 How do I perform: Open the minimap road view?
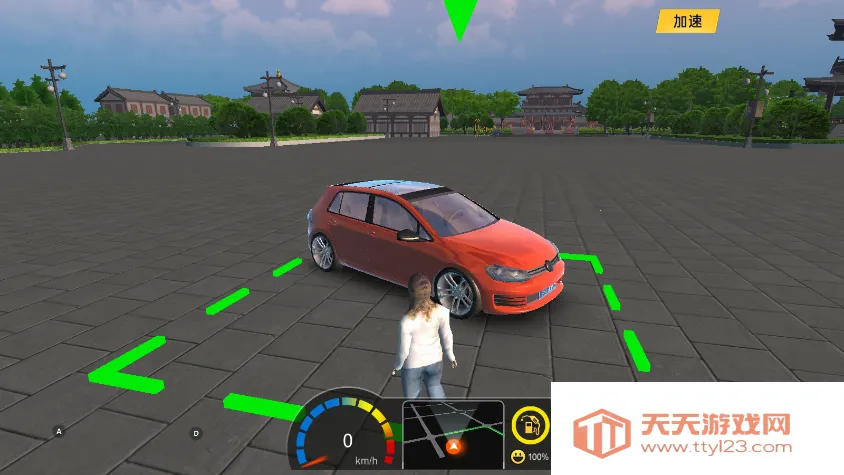pos(453,434)
